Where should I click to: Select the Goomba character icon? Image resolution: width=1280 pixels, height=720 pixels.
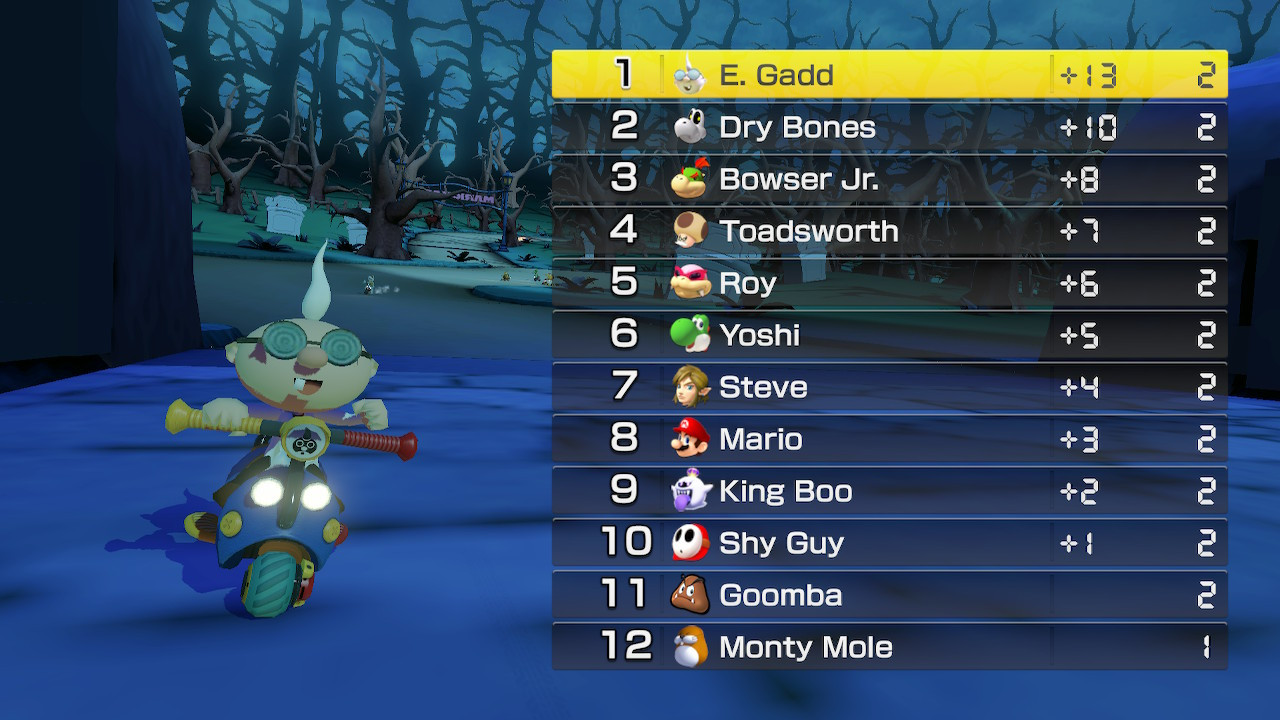(x=691, y=595)
